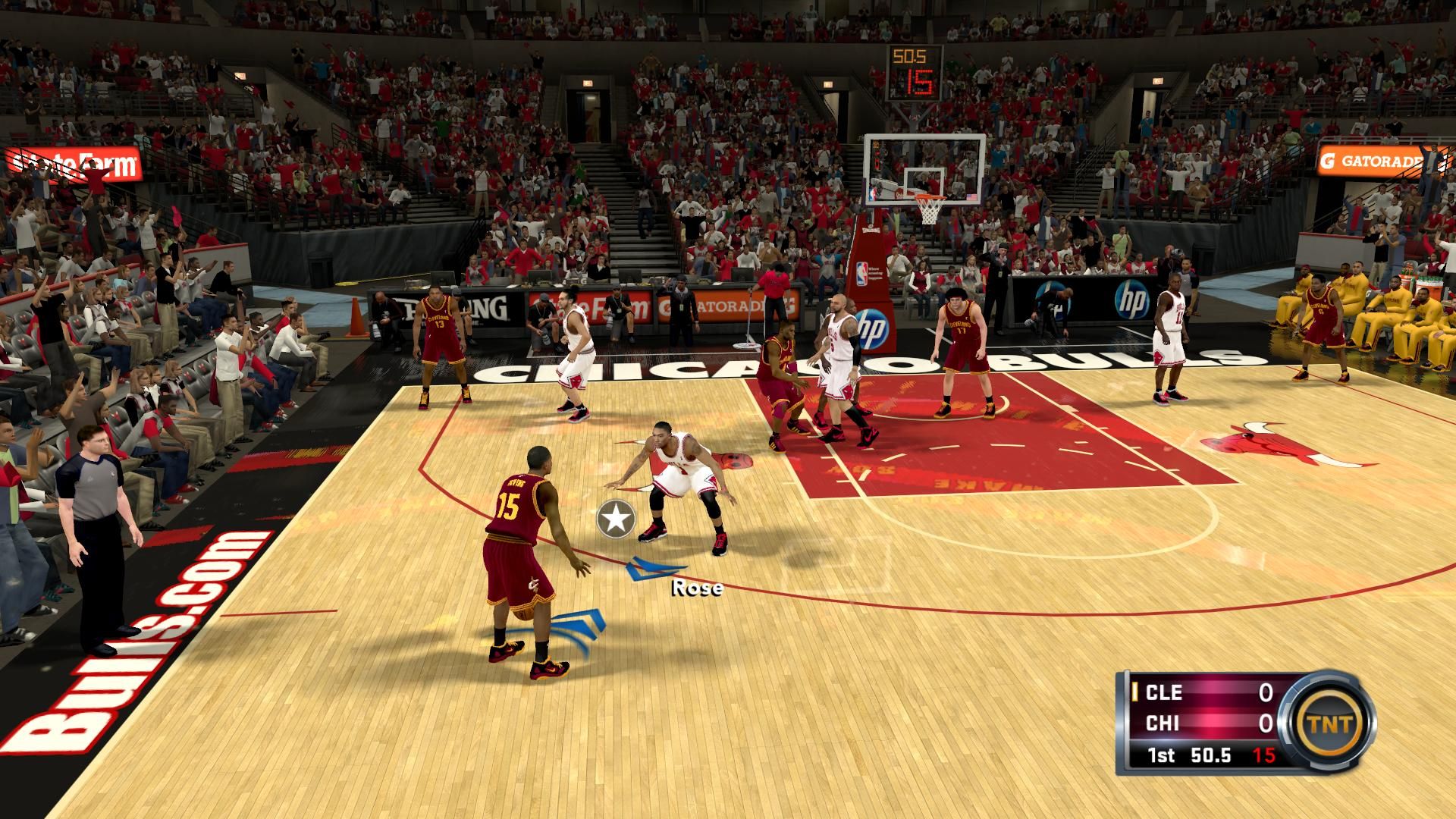Select the Rose player name label
The width and height of the screenshot is (1456, 819).
click(697, 587)
